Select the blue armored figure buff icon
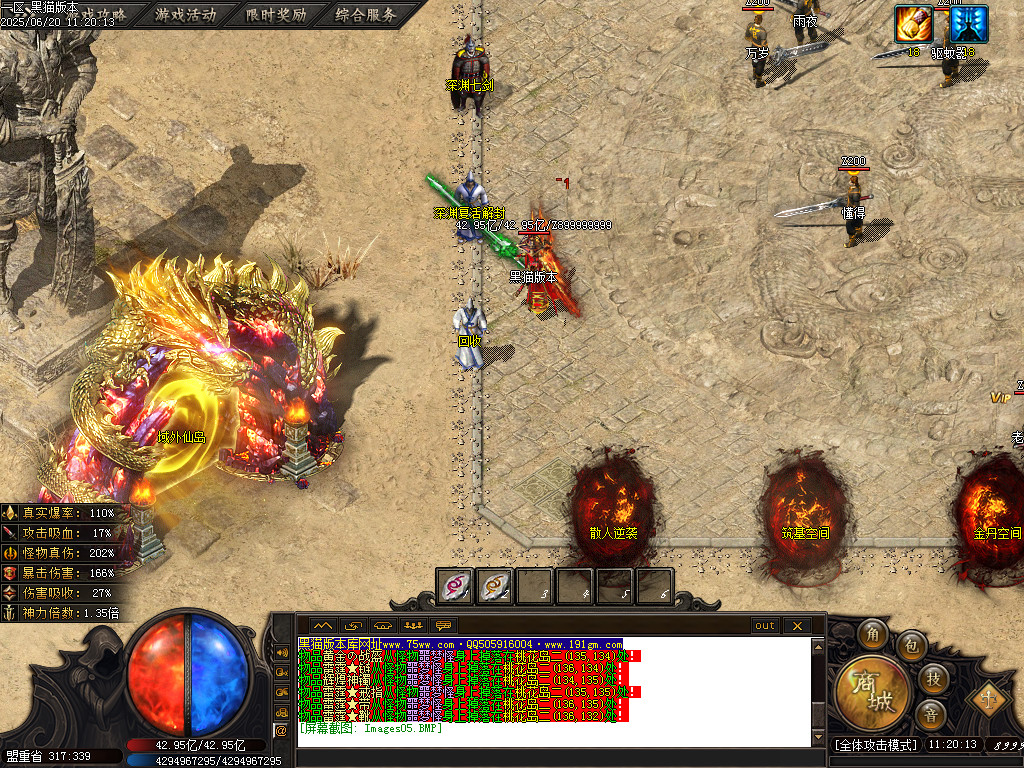Image resolution: width=1024 pixels, height=768 pixels. (968, 24)
